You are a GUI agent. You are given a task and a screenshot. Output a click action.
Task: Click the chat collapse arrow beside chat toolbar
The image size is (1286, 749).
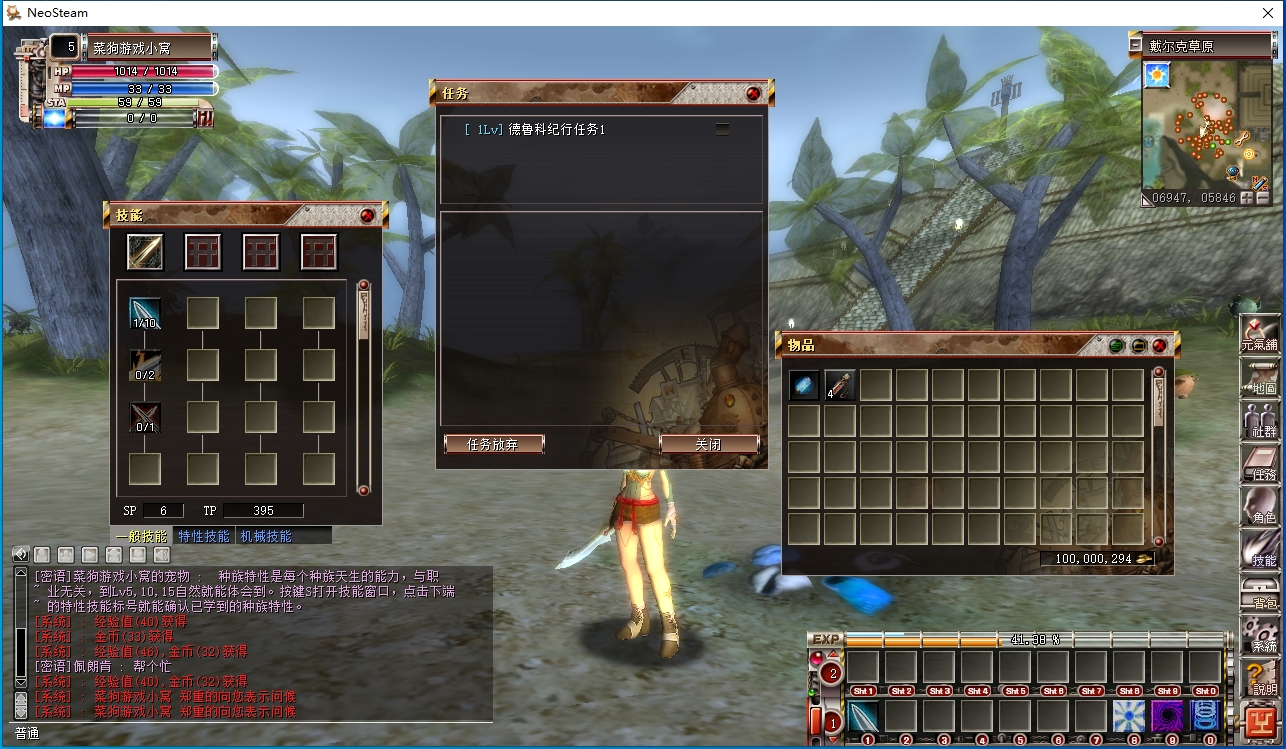(20, 554)
